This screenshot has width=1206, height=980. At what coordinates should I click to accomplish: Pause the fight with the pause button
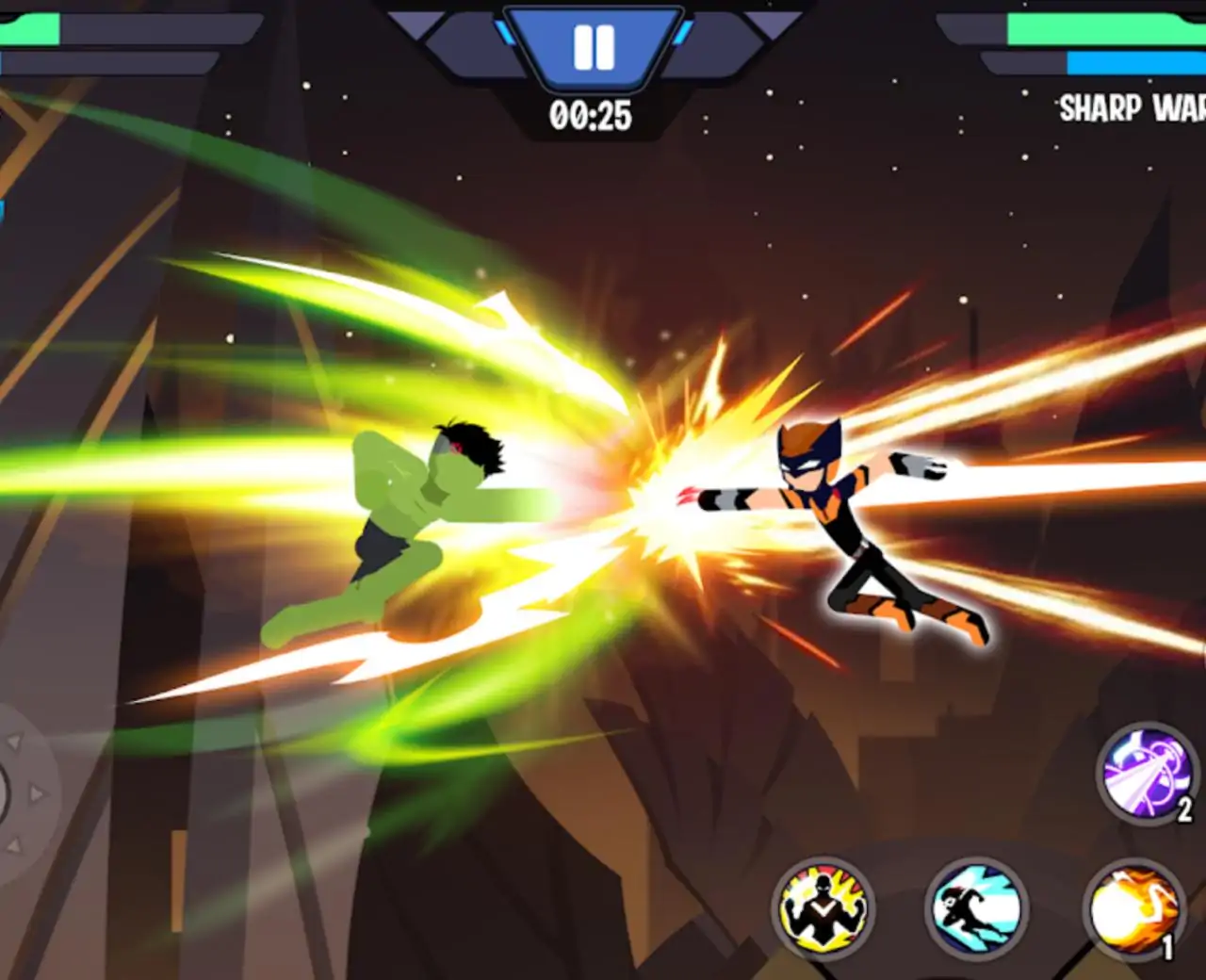click(594, 47)
